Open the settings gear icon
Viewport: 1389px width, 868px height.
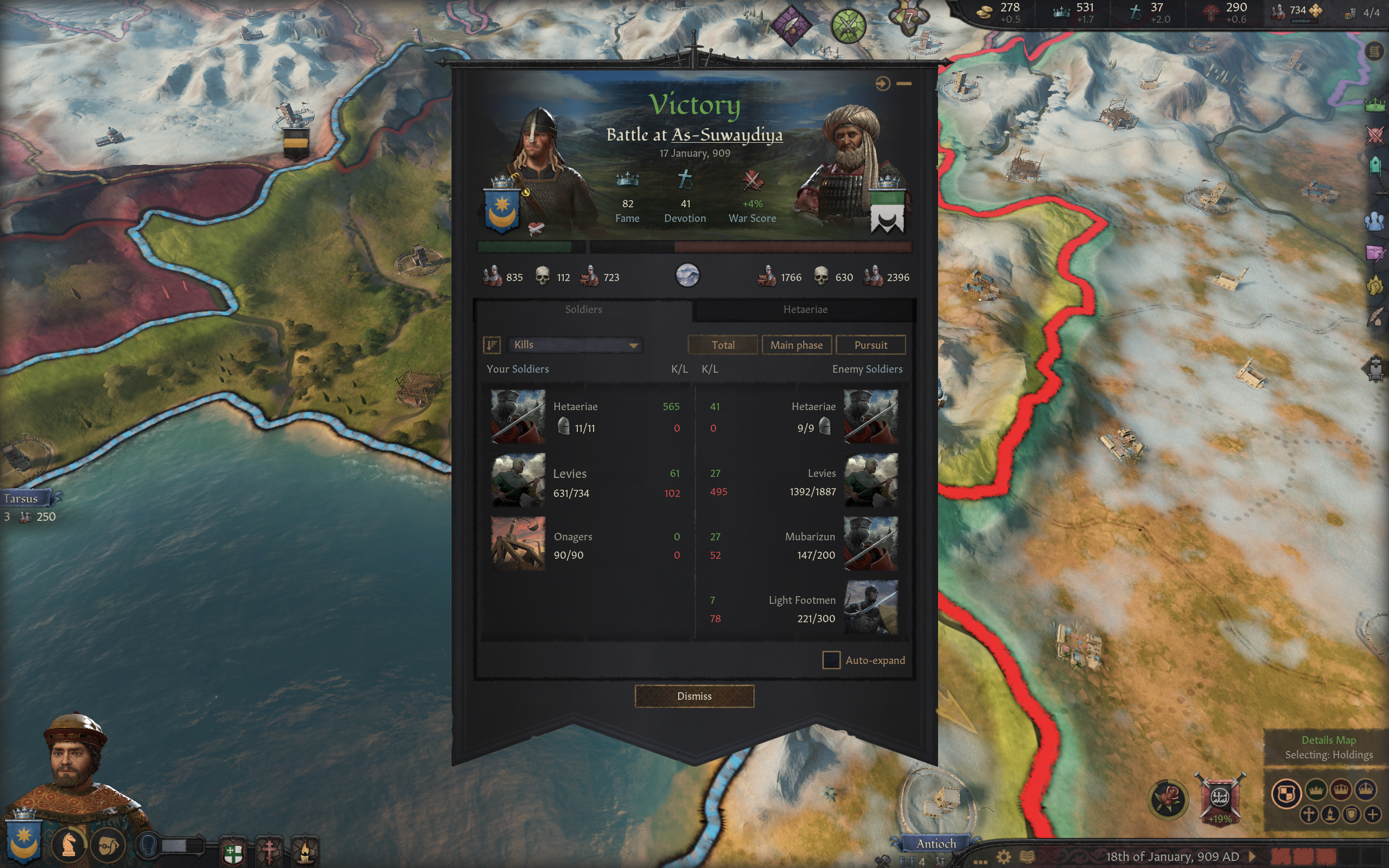click(1003, 857)
